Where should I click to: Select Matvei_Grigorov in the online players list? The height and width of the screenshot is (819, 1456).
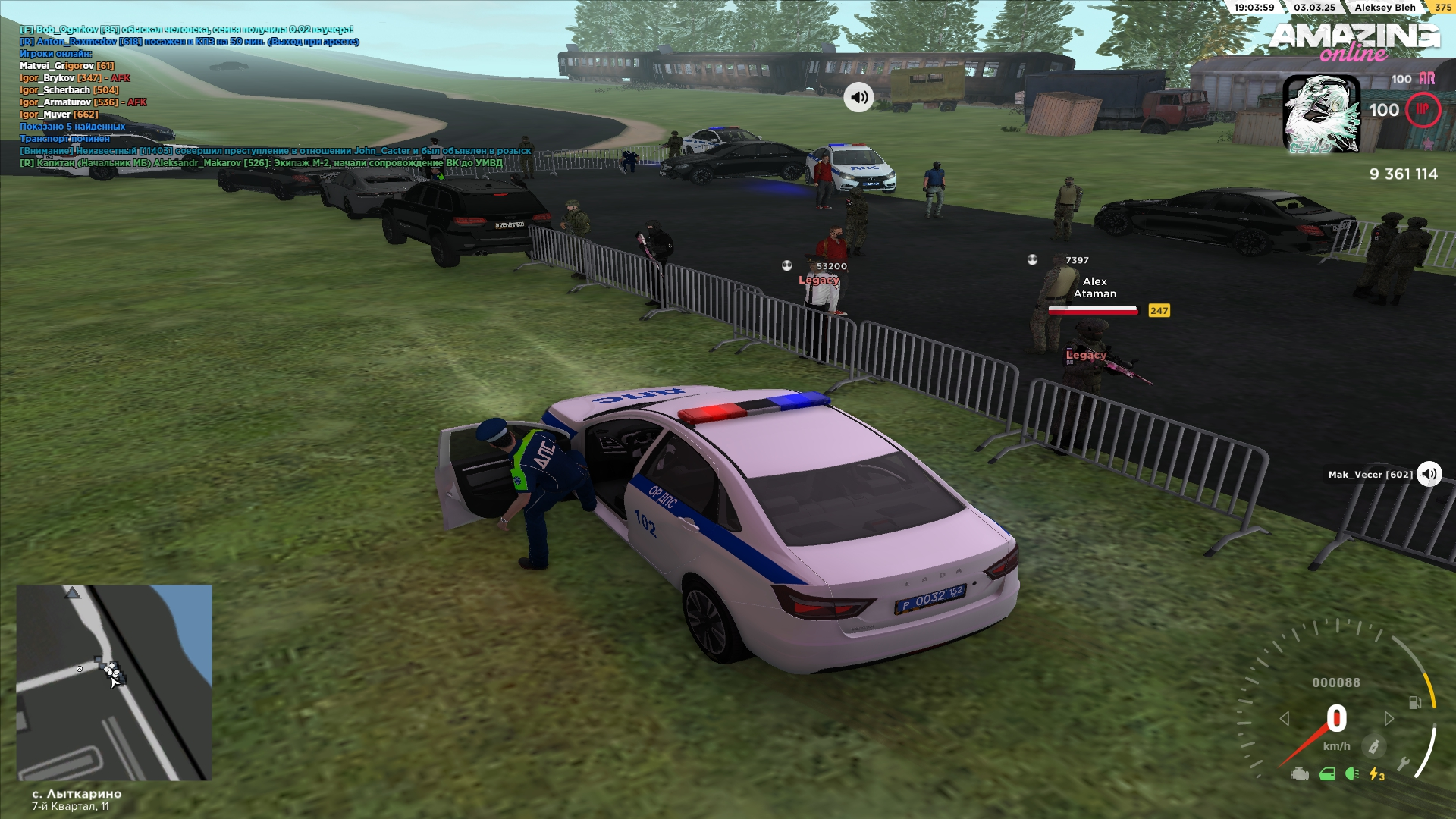[66, 66]
